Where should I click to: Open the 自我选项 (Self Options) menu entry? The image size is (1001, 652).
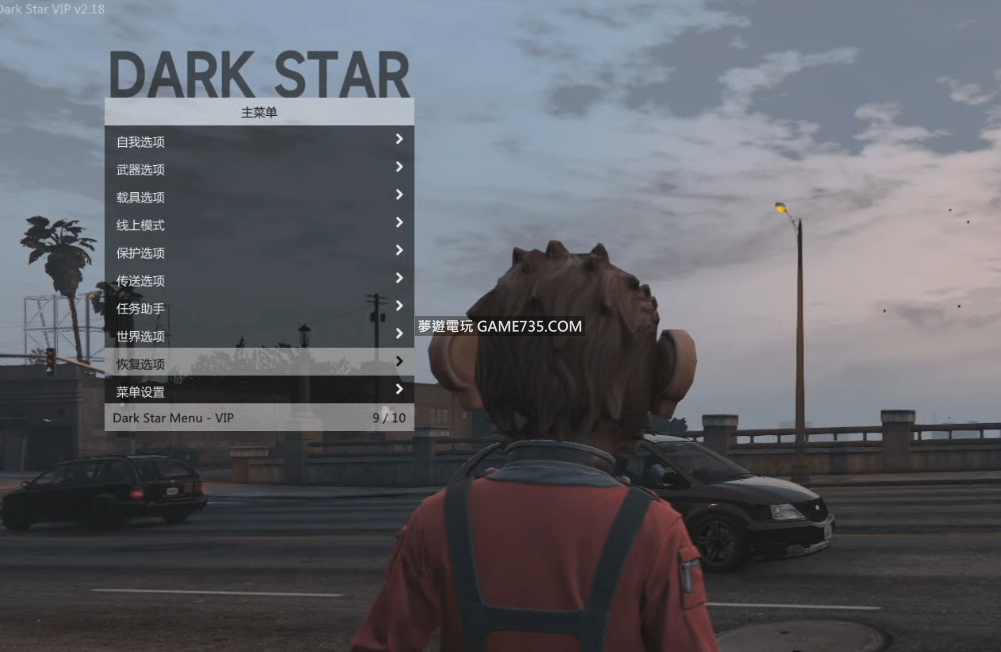pos(259,141)
